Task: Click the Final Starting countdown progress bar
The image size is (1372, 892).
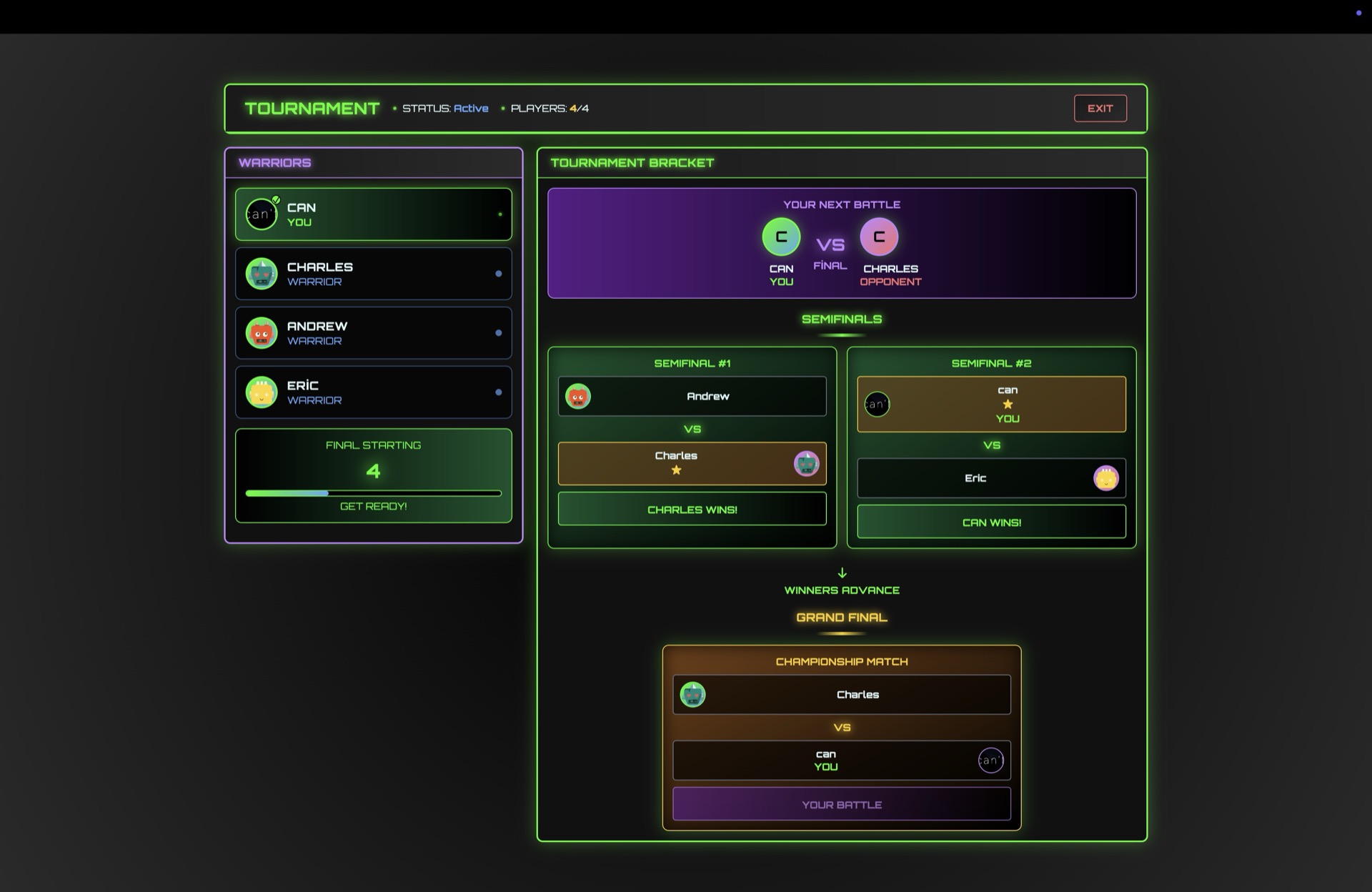Action: (x=373, y=492)
